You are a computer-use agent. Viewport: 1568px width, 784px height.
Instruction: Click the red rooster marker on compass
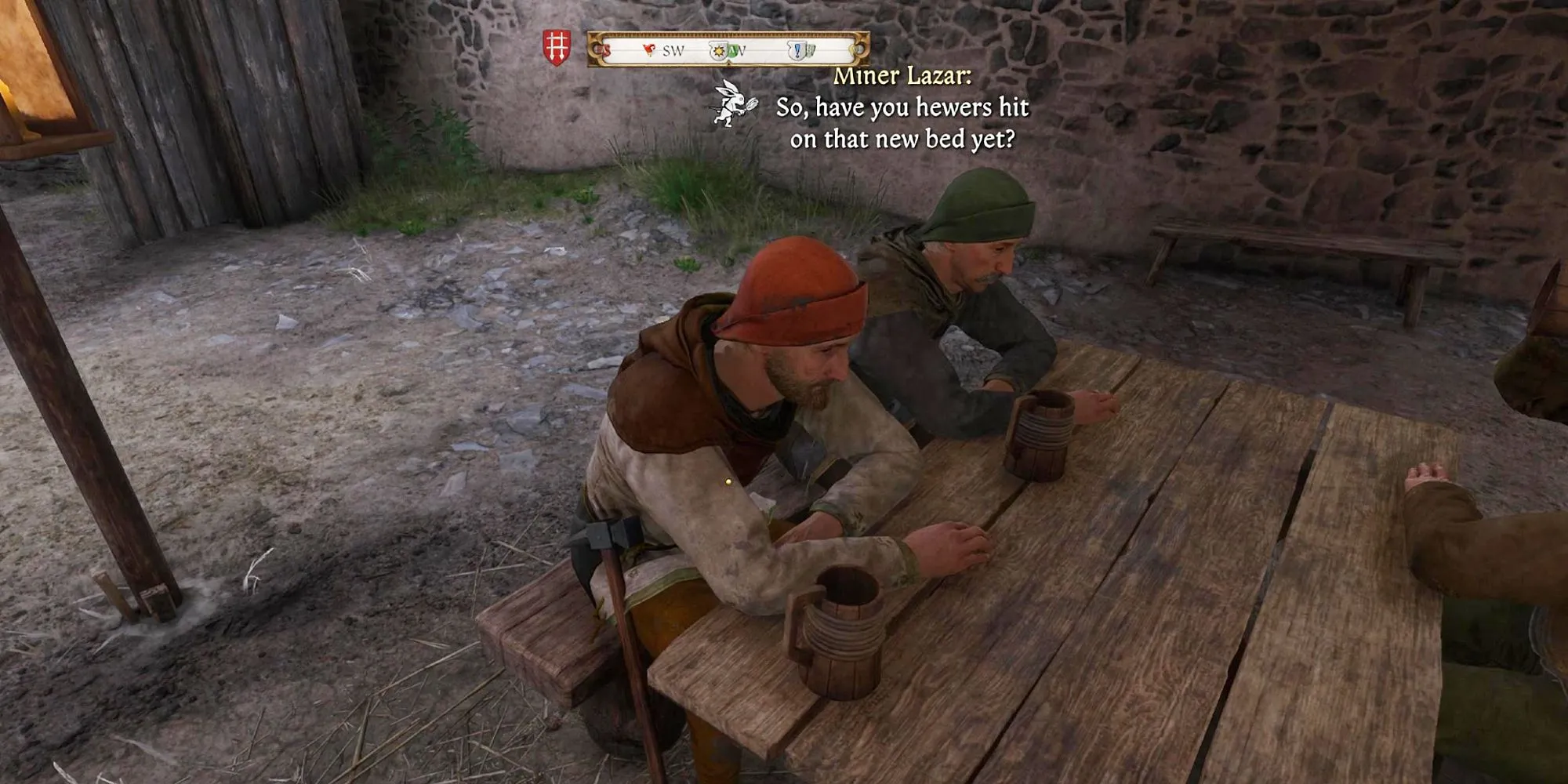[x=648, y=51]
